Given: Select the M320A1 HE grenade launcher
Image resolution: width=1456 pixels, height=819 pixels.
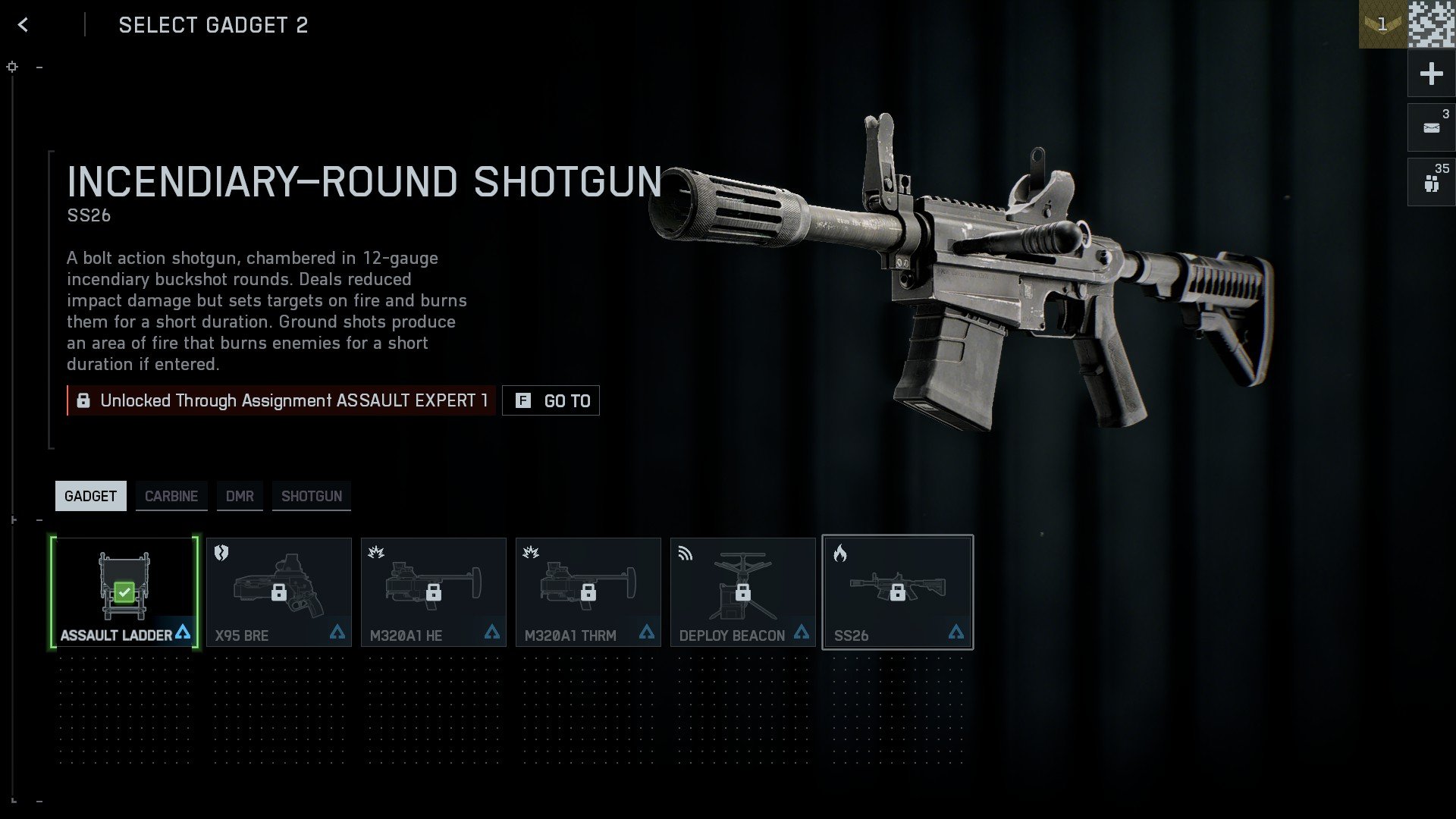Looking at the screenshot, I should (433, 591).
